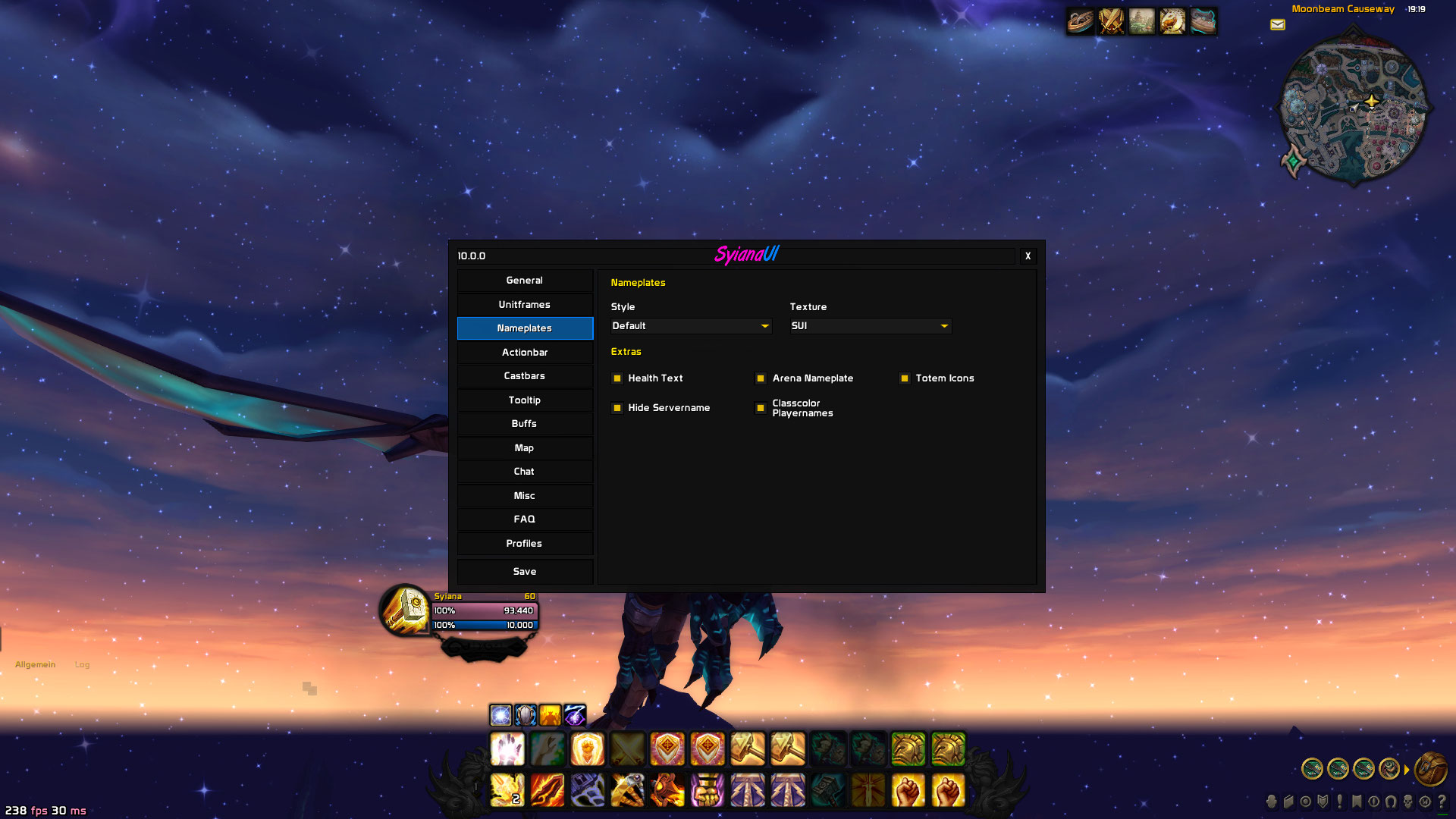
Task: Switch to the Unitframes section
Action: click(525, 305)
